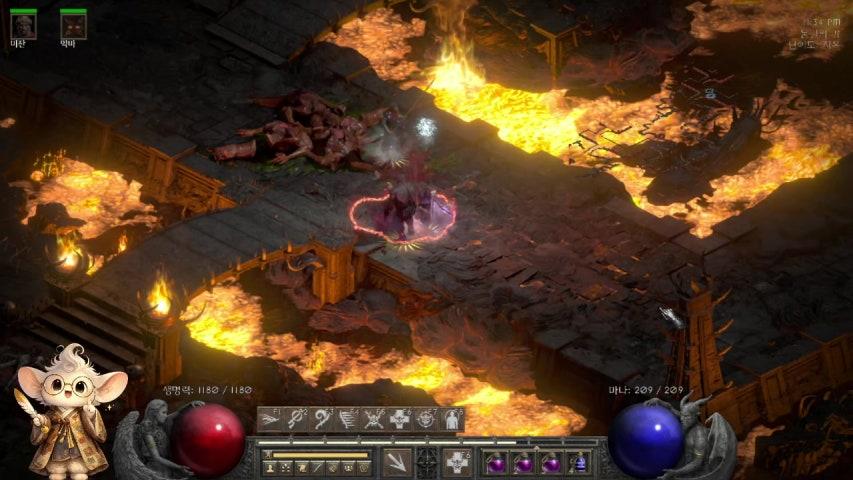Screen dimensions: 853x480
Task: Select the mercenary portrait in the party display
Action: [23, 26]
